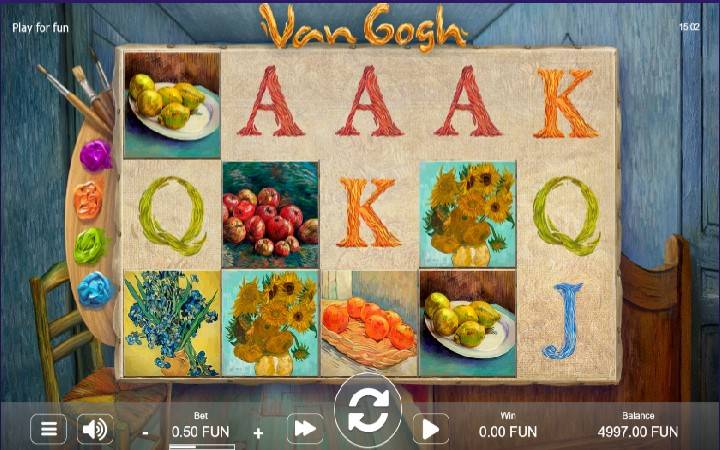Start autoplay with the play button
The image size is (720, 450).
(x=430, y=430)
